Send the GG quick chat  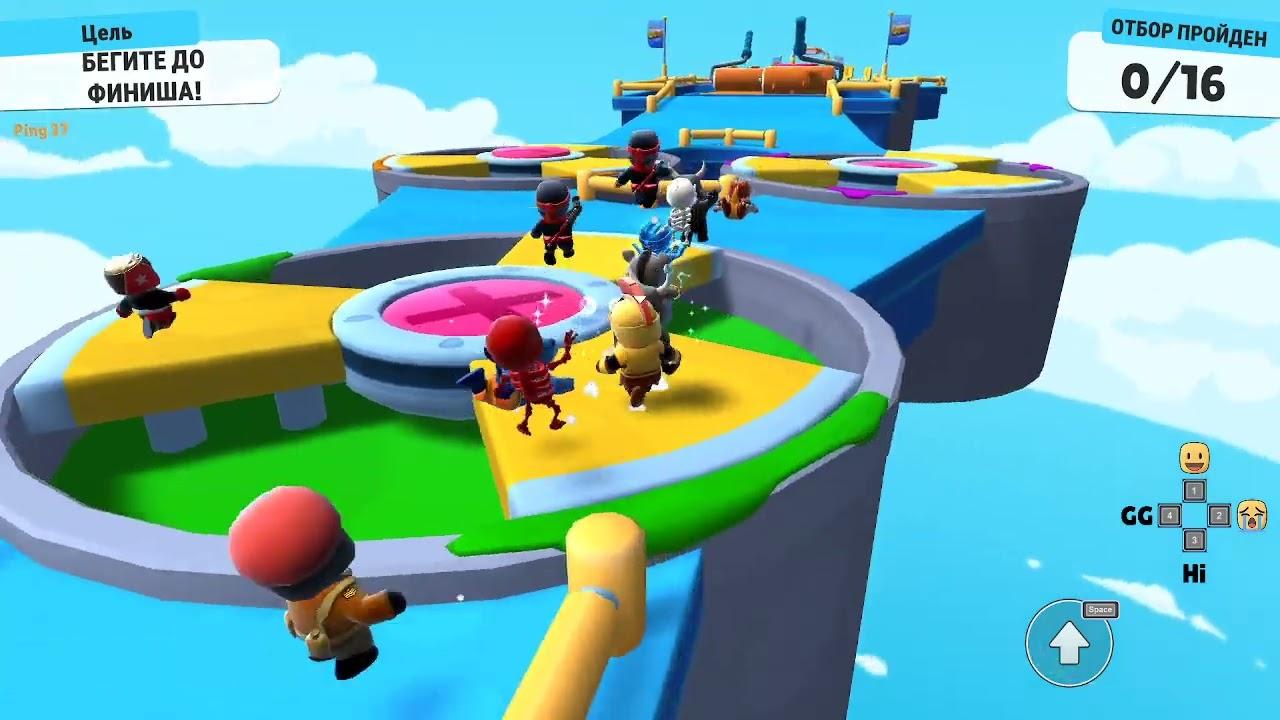pos(1137,516)
